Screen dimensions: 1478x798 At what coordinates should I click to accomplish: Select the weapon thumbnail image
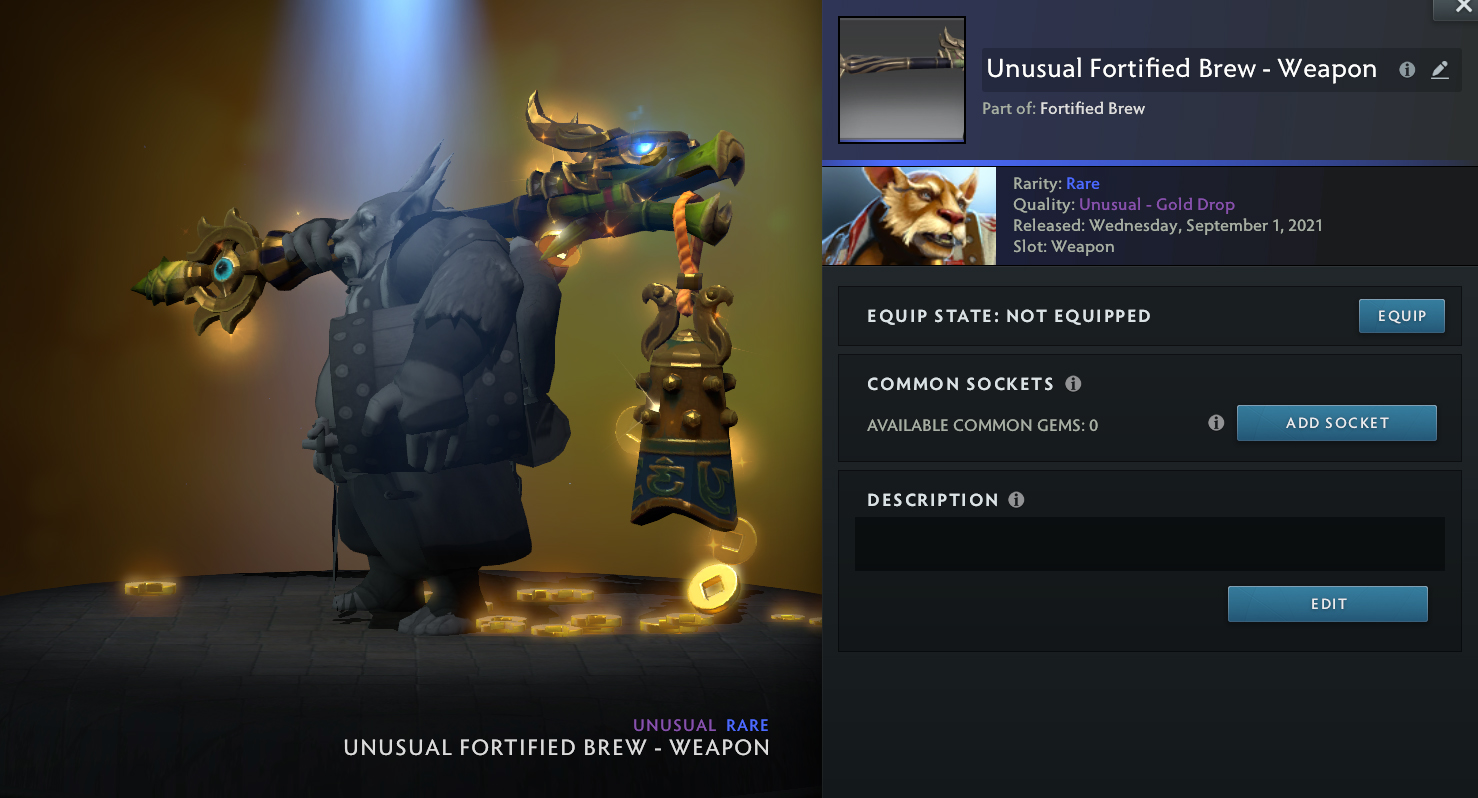click(901, 80)
